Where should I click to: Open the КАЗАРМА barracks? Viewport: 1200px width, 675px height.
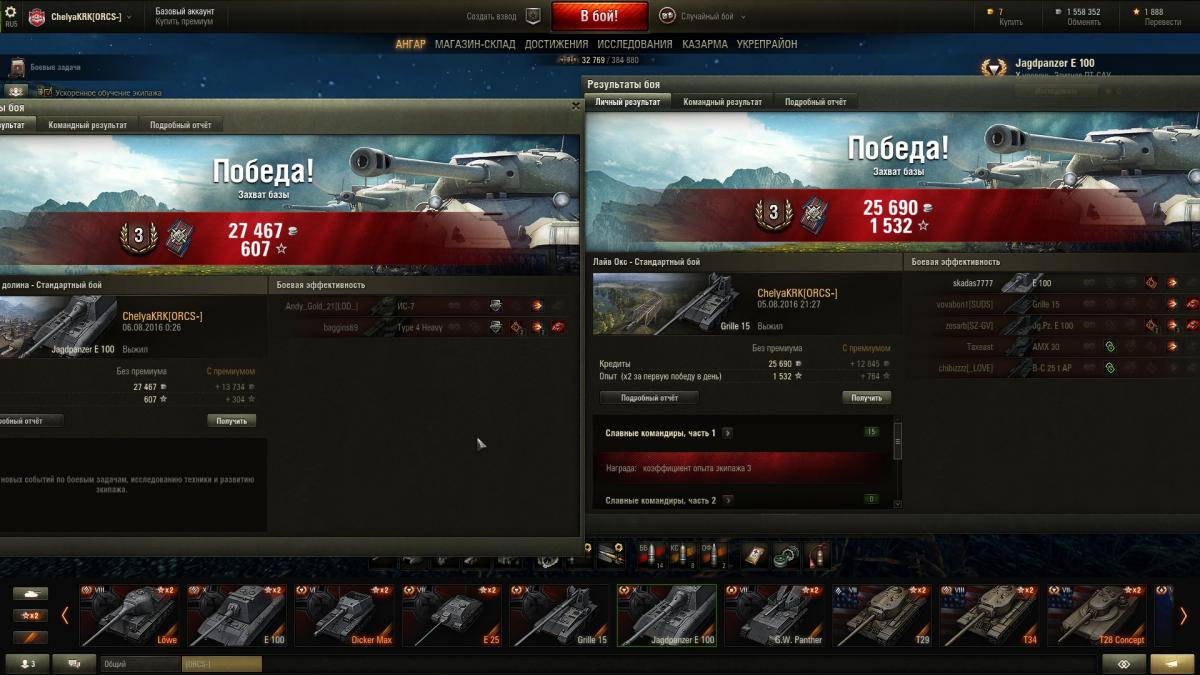coord(704,44)
